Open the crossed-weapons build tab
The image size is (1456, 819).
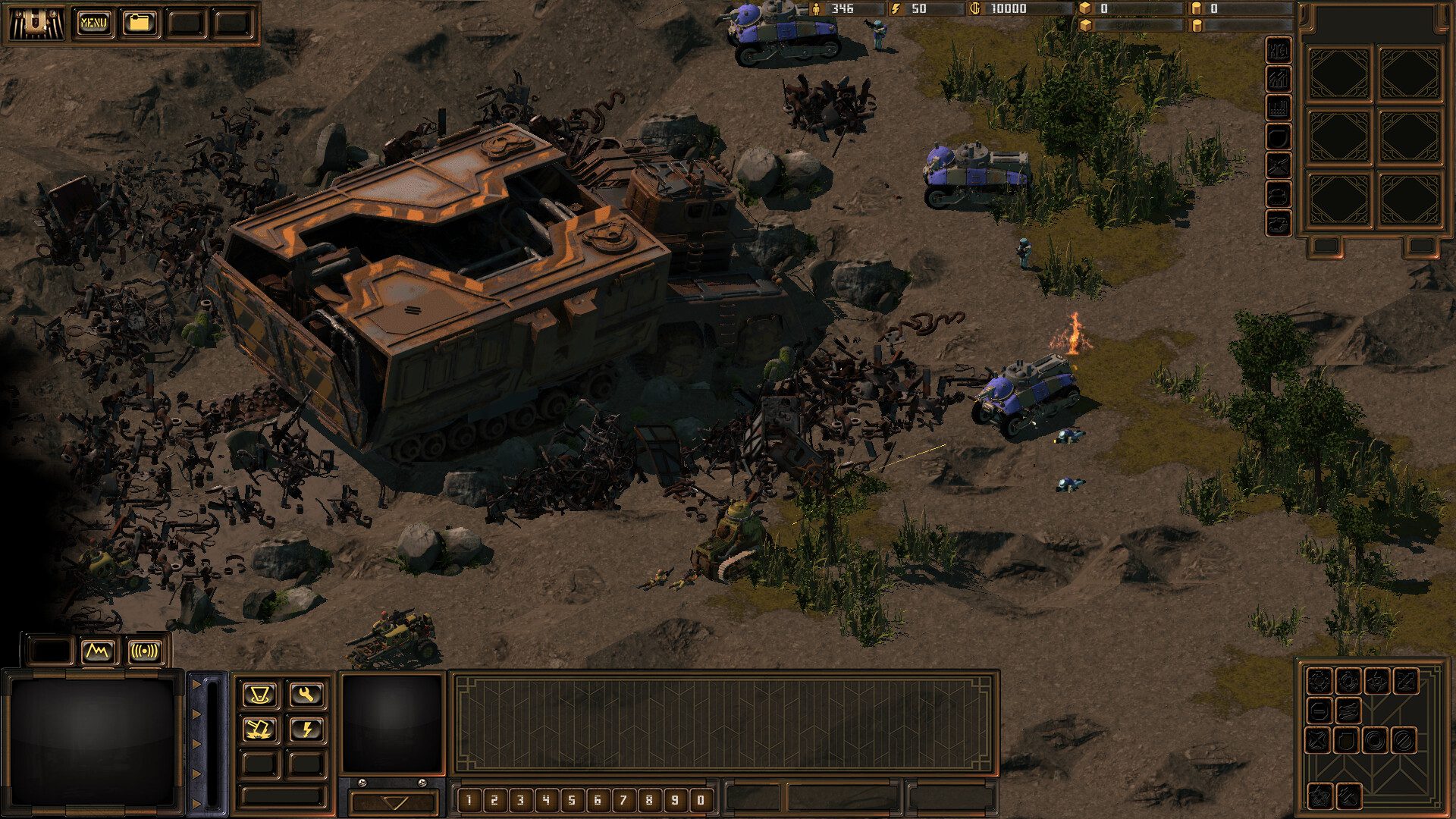tap(1279, 165)
